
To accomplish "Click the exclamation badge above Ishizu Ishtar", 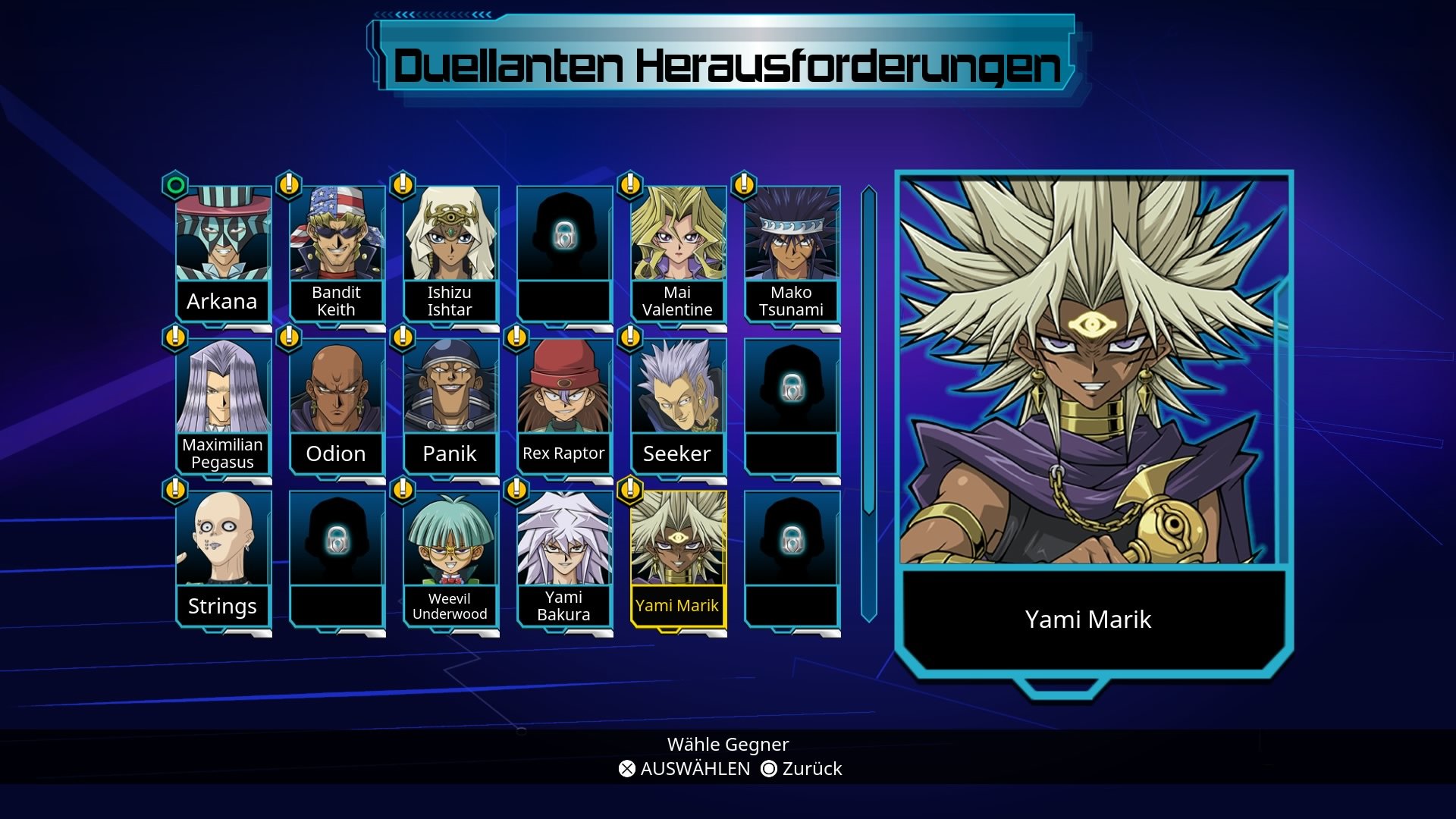I will click(402, 186).
